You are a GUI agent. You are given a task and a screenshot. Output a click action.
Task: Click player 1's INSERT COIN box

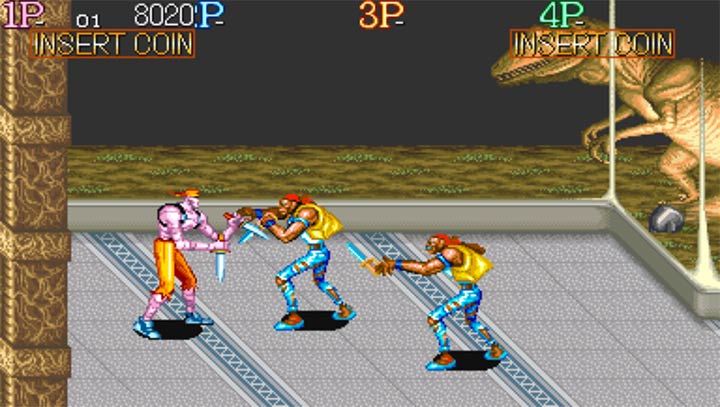click(111, 44)
